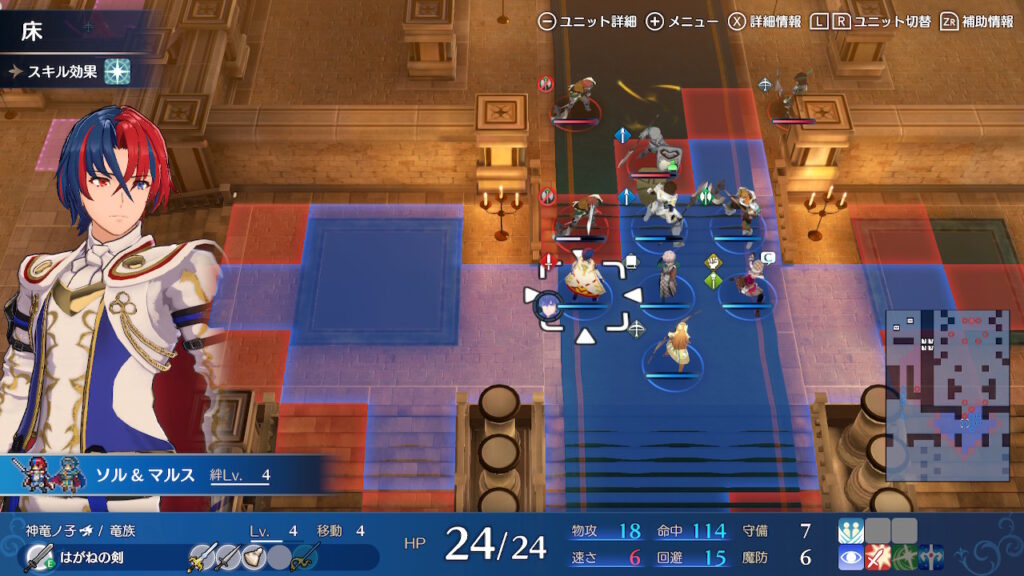The height and width of the screenshot is (576, 1024).
Task: Open the ソル & マルス bond panel
Action: tap(160, 476)
